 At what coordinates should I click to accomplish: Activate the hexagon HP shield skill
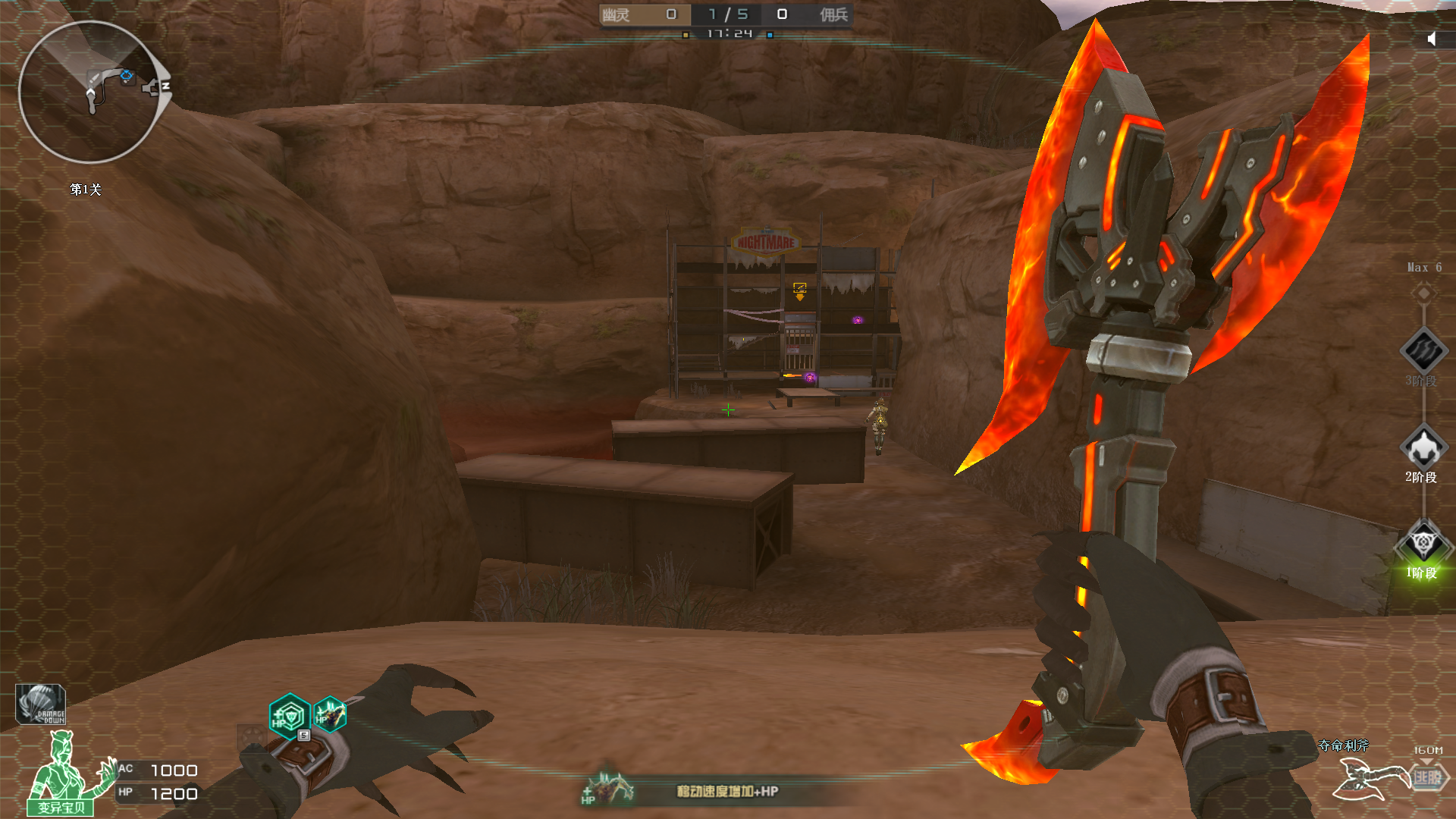[x=289, y=715]
